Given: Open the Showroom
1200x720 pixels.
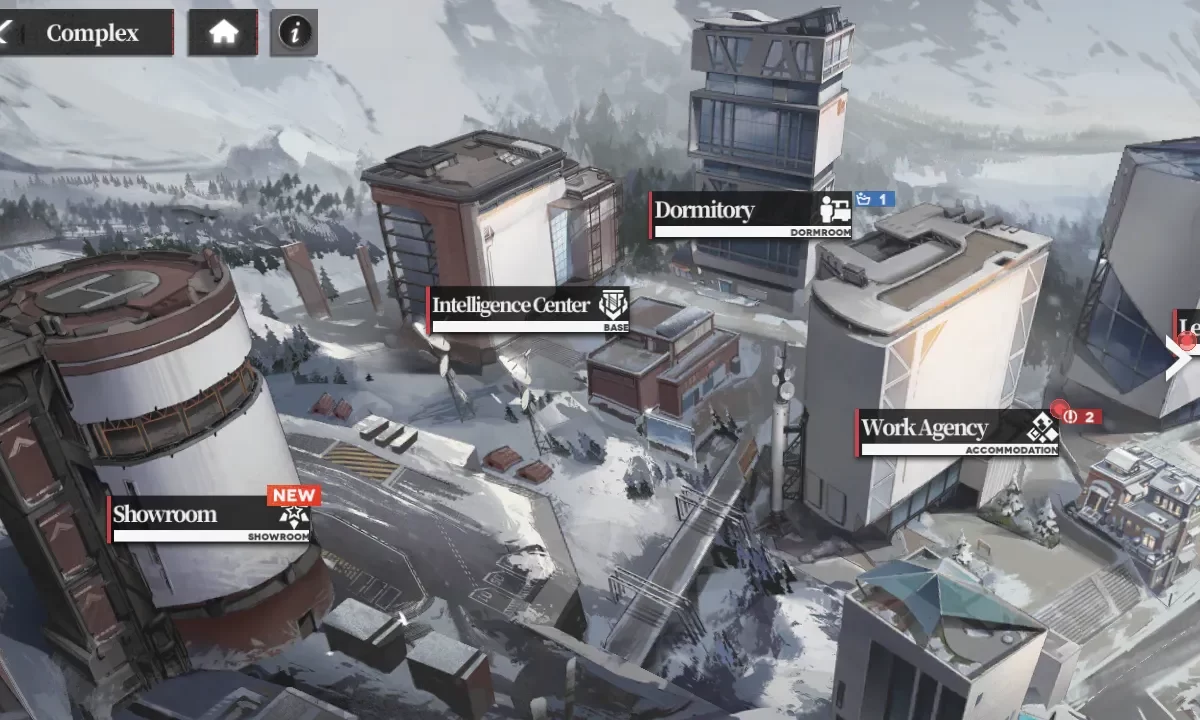Looking at the screenshot, I should (210, 518).
